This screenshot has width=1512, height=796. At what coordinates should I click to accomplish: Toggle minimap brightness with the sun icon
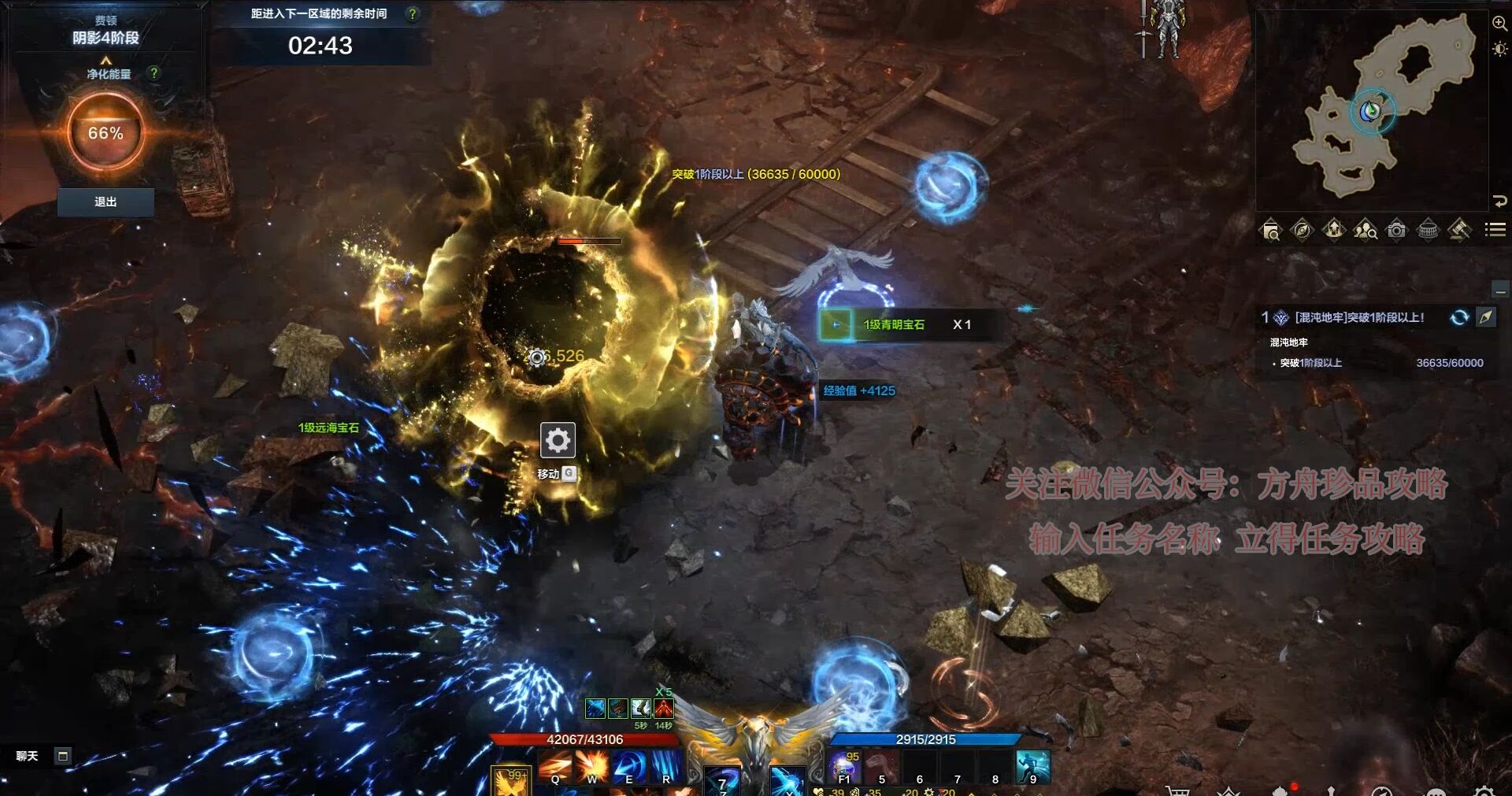click(x=1499, y=50)
